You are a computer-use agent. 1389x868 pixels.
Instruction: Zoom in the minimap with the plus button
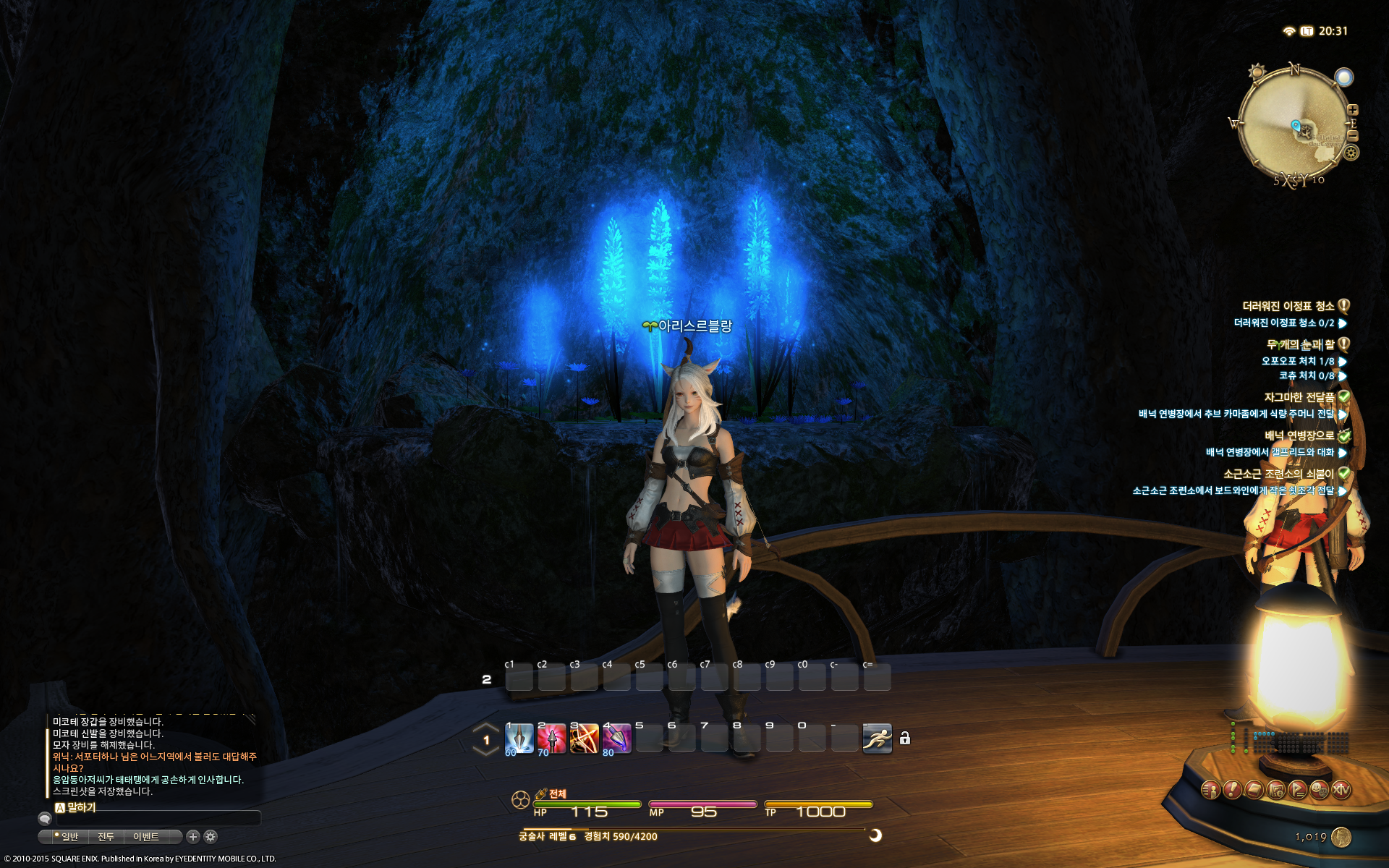pos(1353,110)
